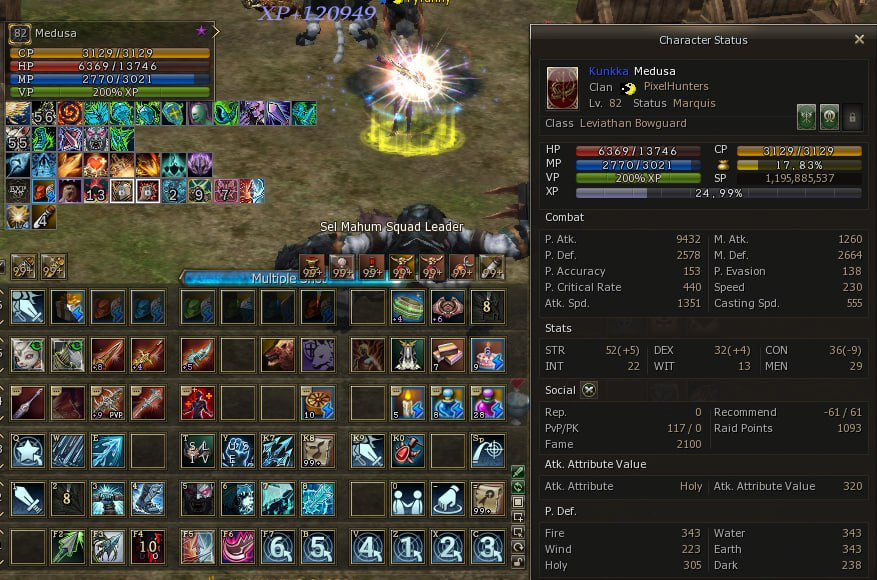Select the target macro numbered 6
Image resolution: width=877 pixels, height=580 pixels.
coord(277,547)
